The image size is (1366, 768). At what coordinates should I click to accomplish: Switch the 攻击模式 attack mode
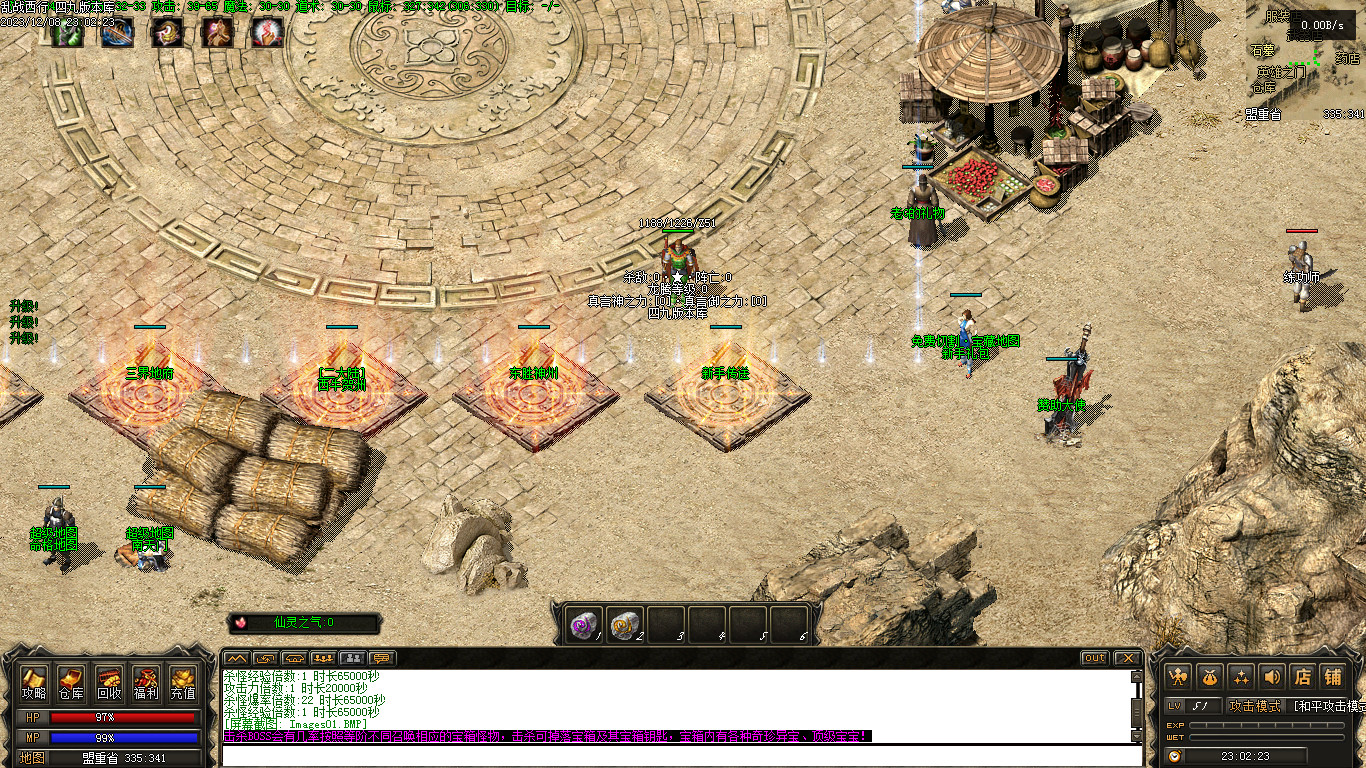coord(1255,706)
